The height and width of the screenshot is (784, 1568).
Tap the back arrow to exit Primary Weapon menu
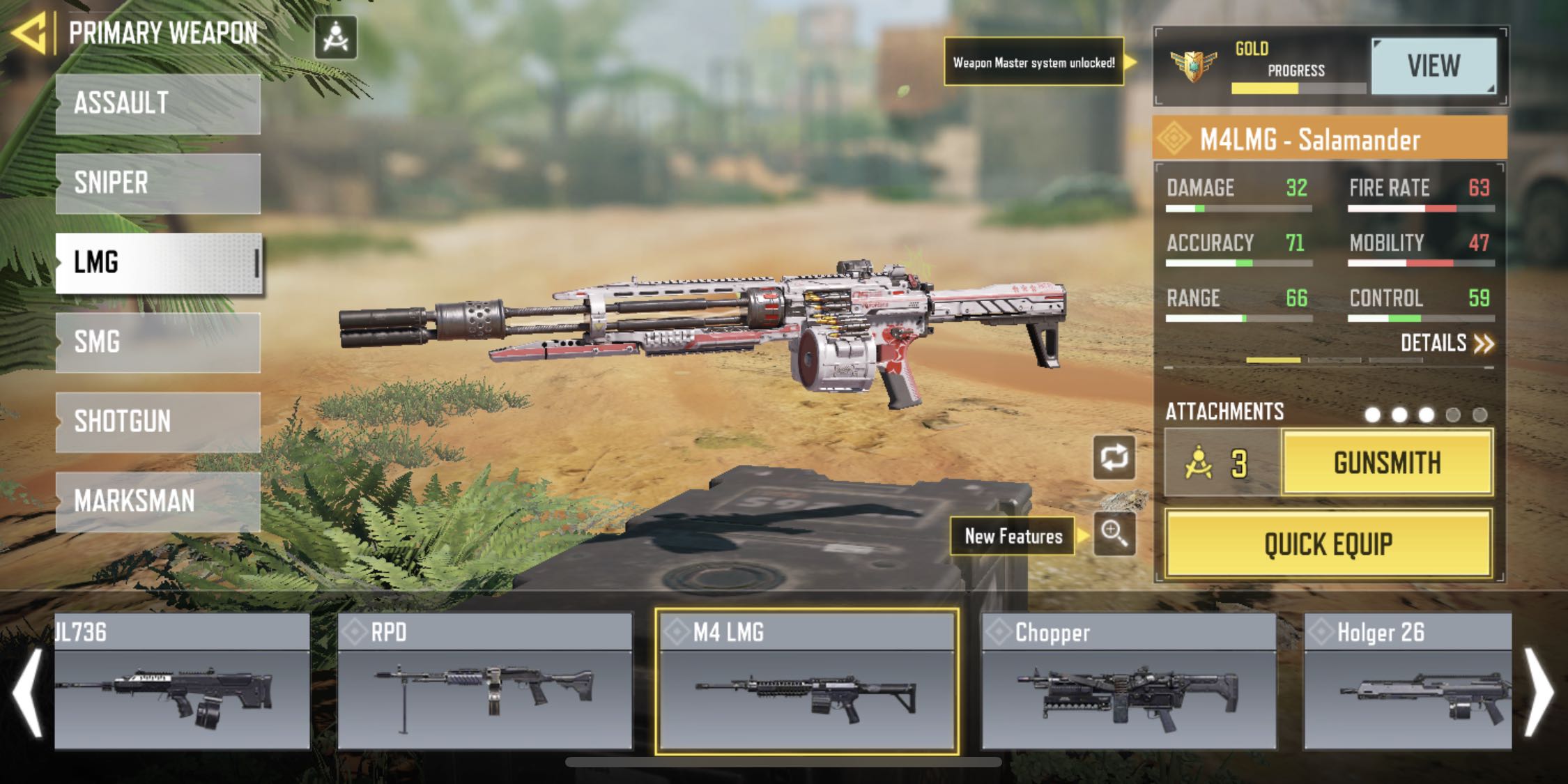pos(31,31)
